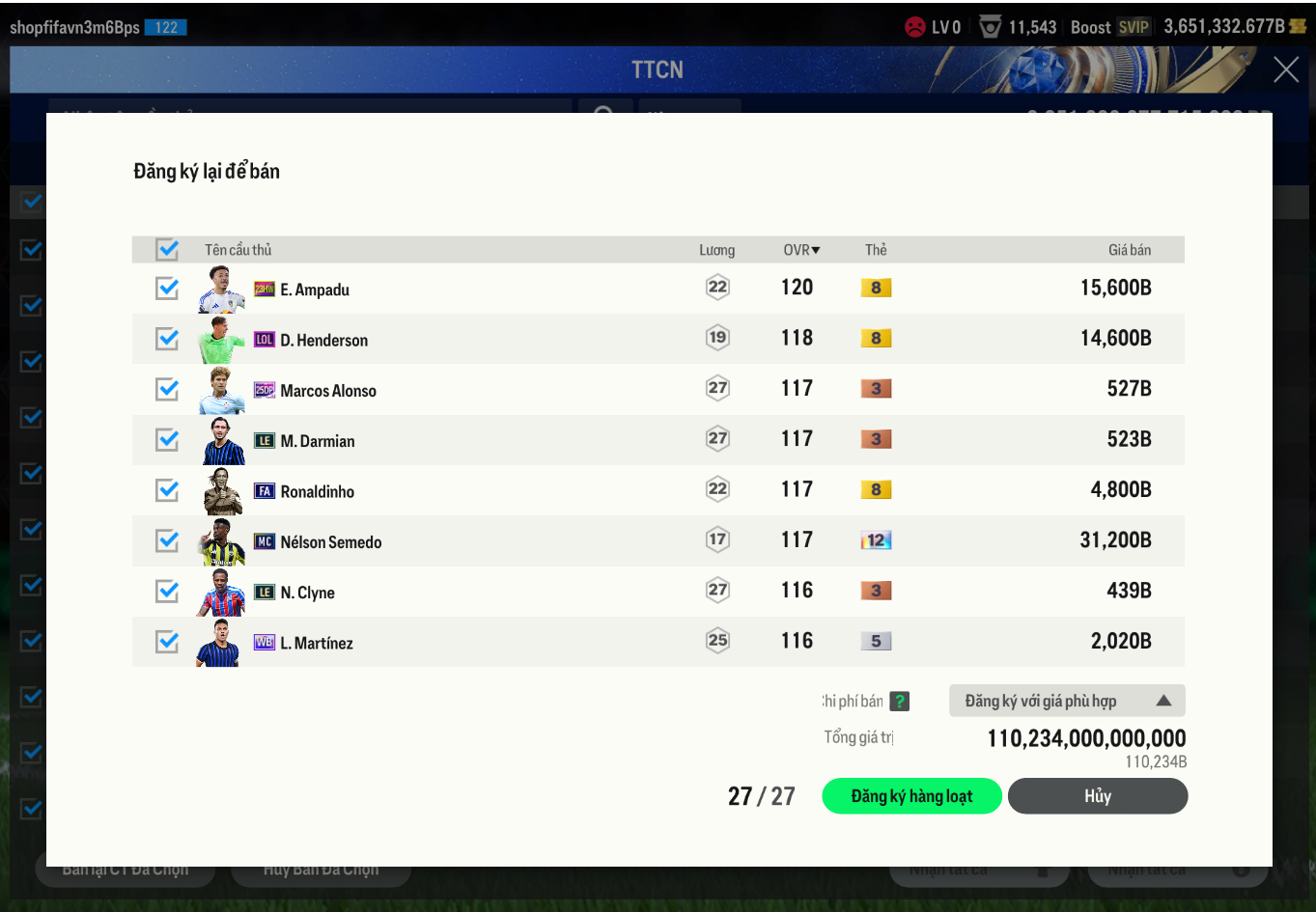Confirm with the Đăng ký hàng loạt button
Viewport: 1316px width, 912px height.
point(911,796)
